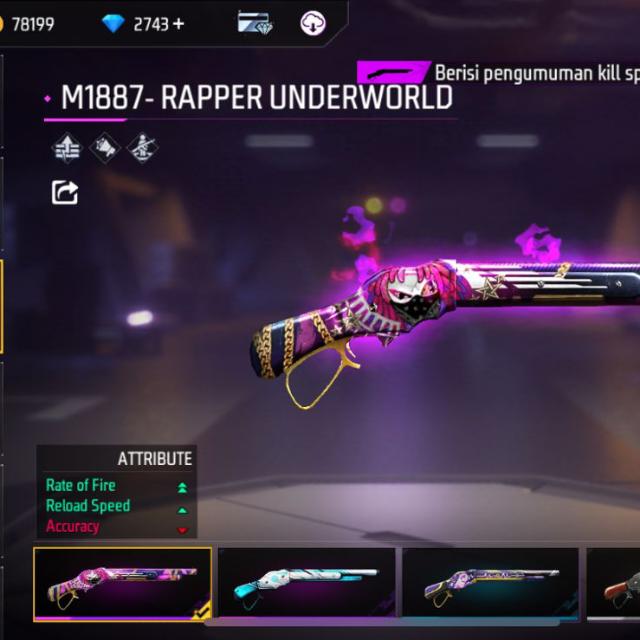The image size is (640, 640).
Task: Select the pink Rapper Underworld shotgun thumbnail
Action: (x=122, y=583)
